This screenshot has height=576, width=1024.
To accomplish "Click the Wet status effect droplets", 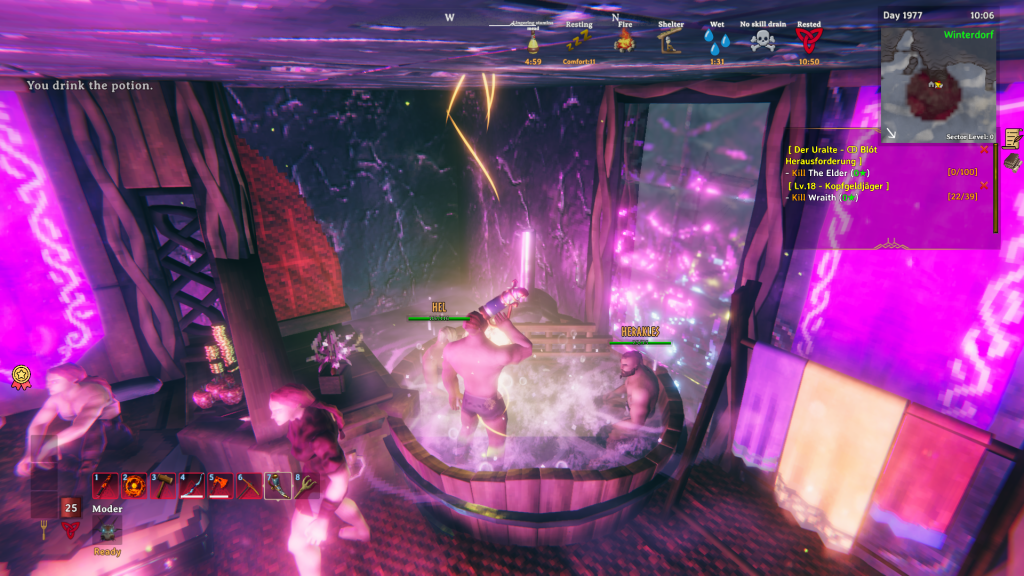I will tap(716, 42).
